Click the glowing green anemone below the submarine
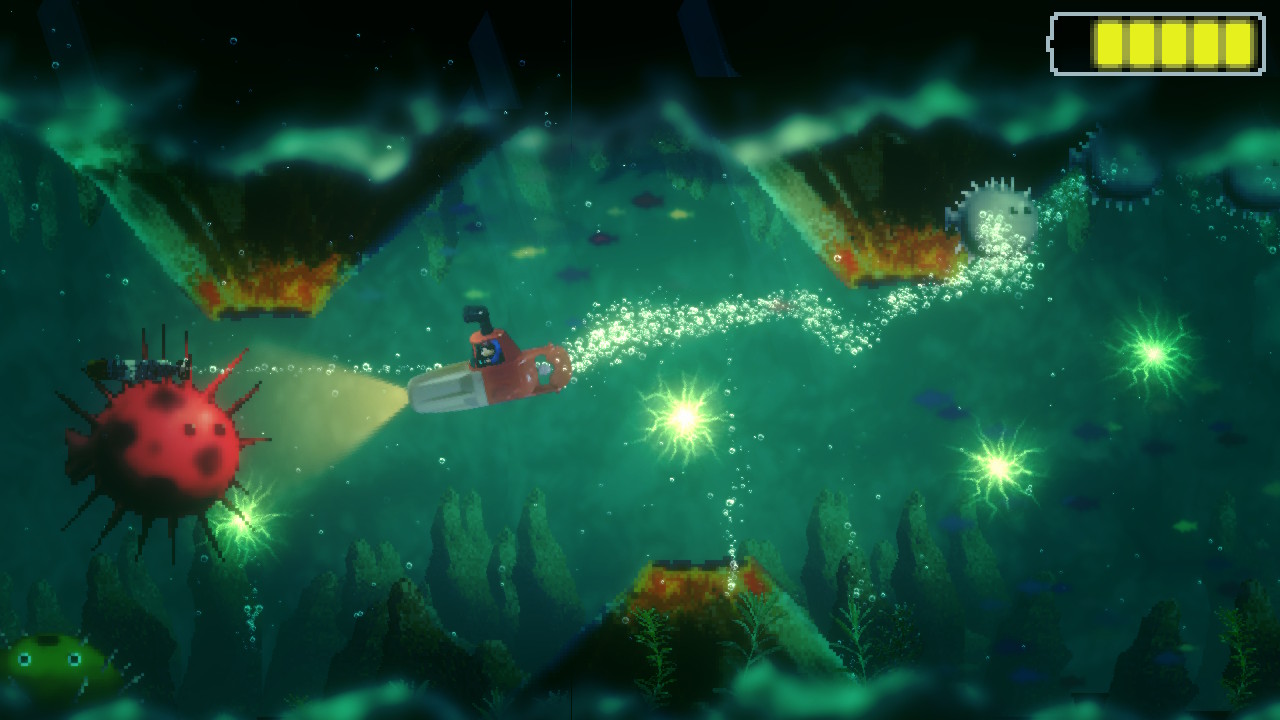This screenshot has height=720, width=1280. pos(683,420)
